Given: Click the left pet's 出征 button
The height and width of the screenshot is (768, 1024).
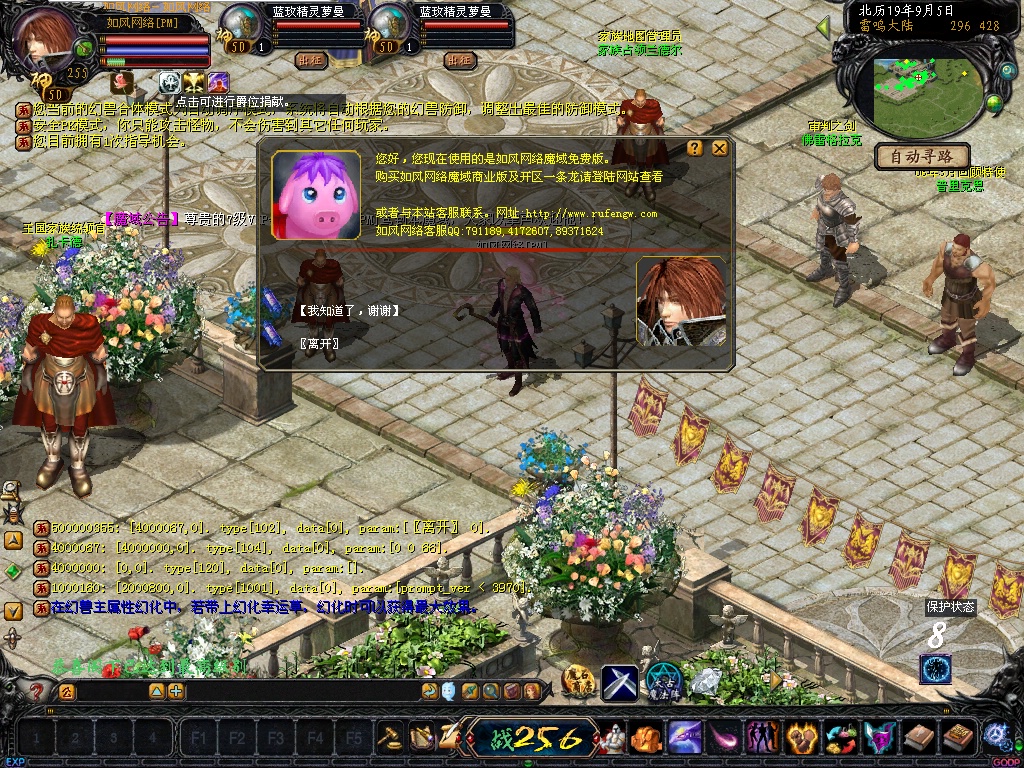Looking at the screenshot, I should tap(311, 60).
